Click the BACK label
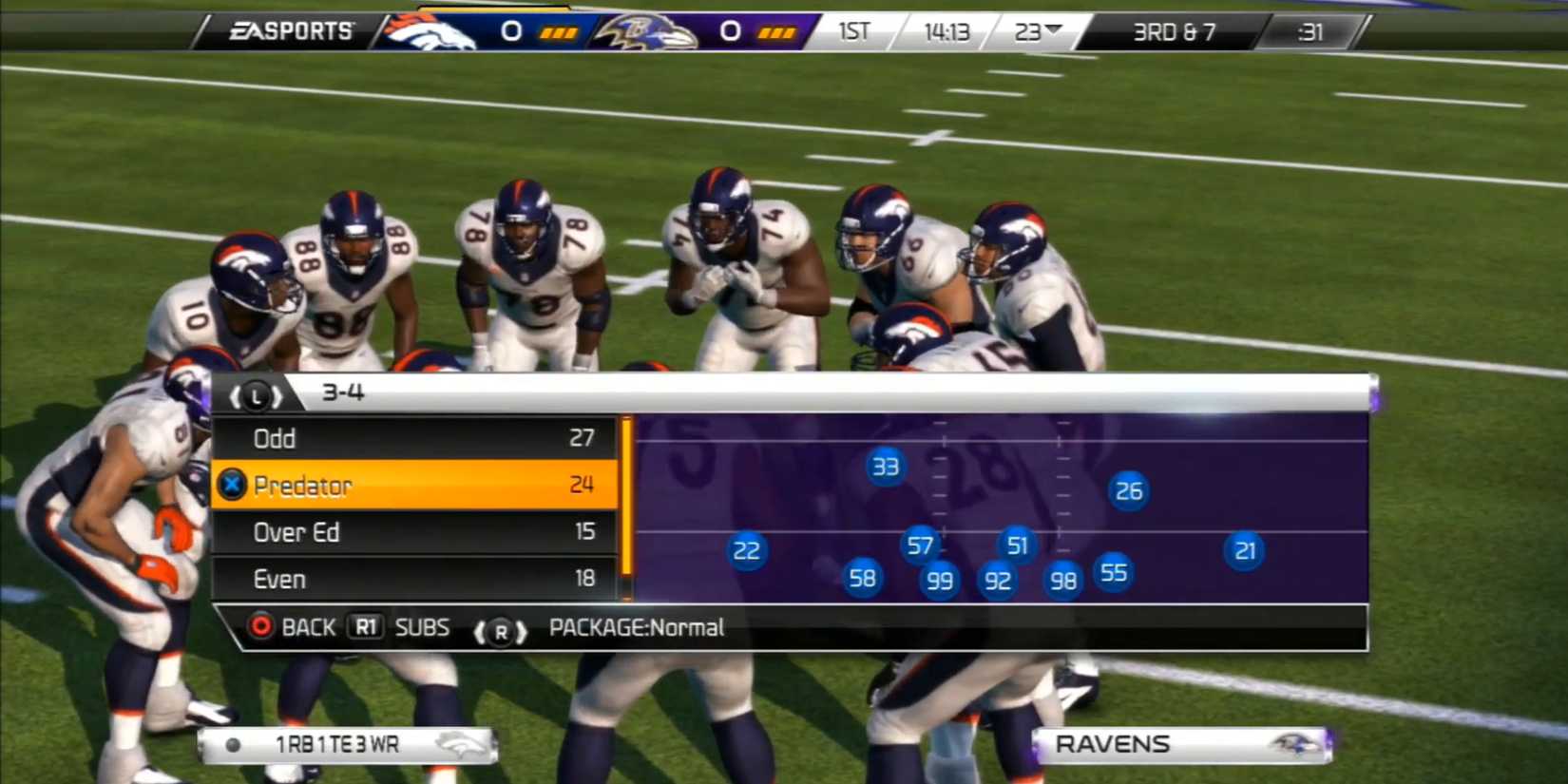Viewport: 1568px width, 784px height. pyautogui.click(x=306, y=627)
